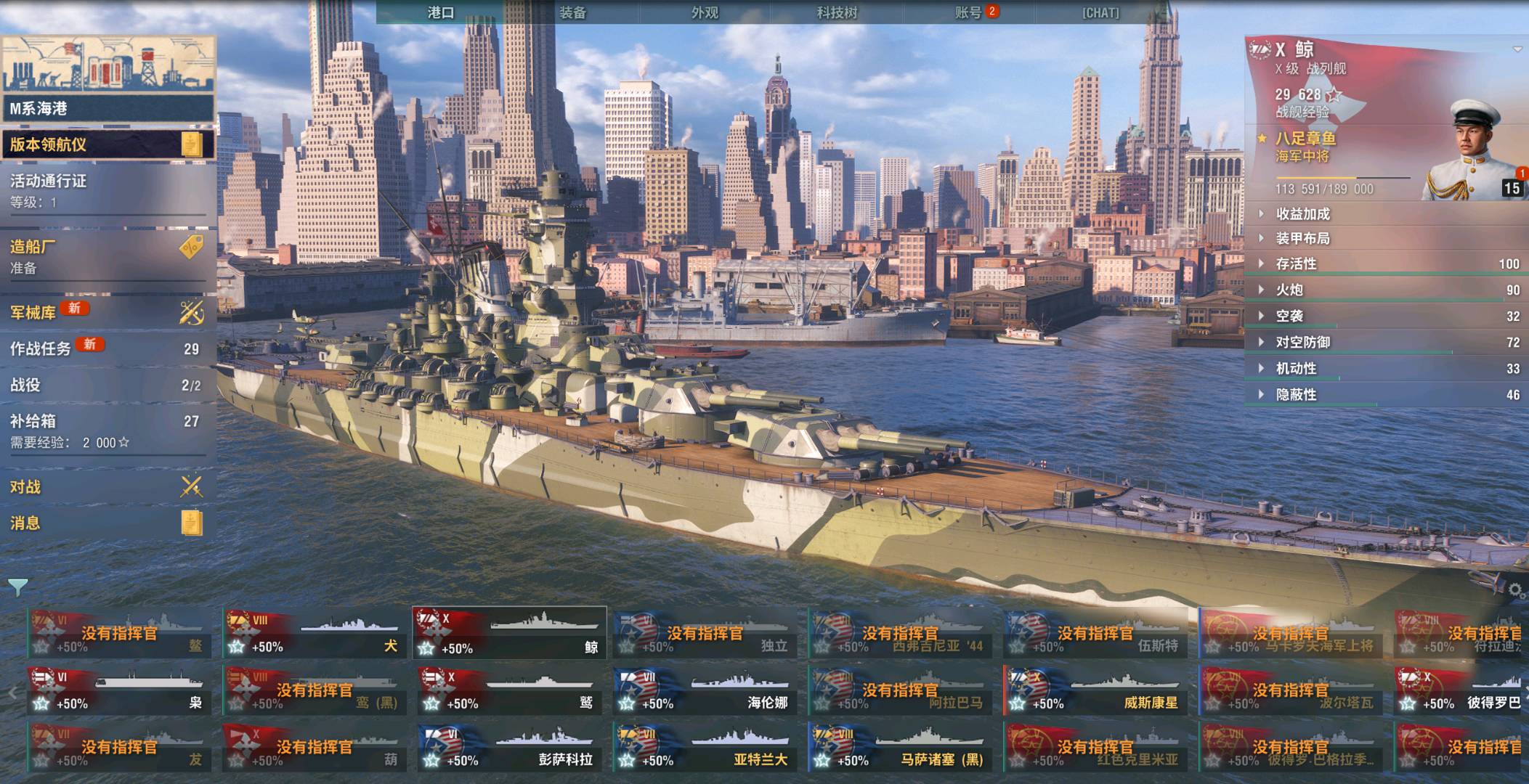This screenshot has width=1529, height=784.
Task: Expand the 隐蔽性 stats row
Action: [1297, 394]
